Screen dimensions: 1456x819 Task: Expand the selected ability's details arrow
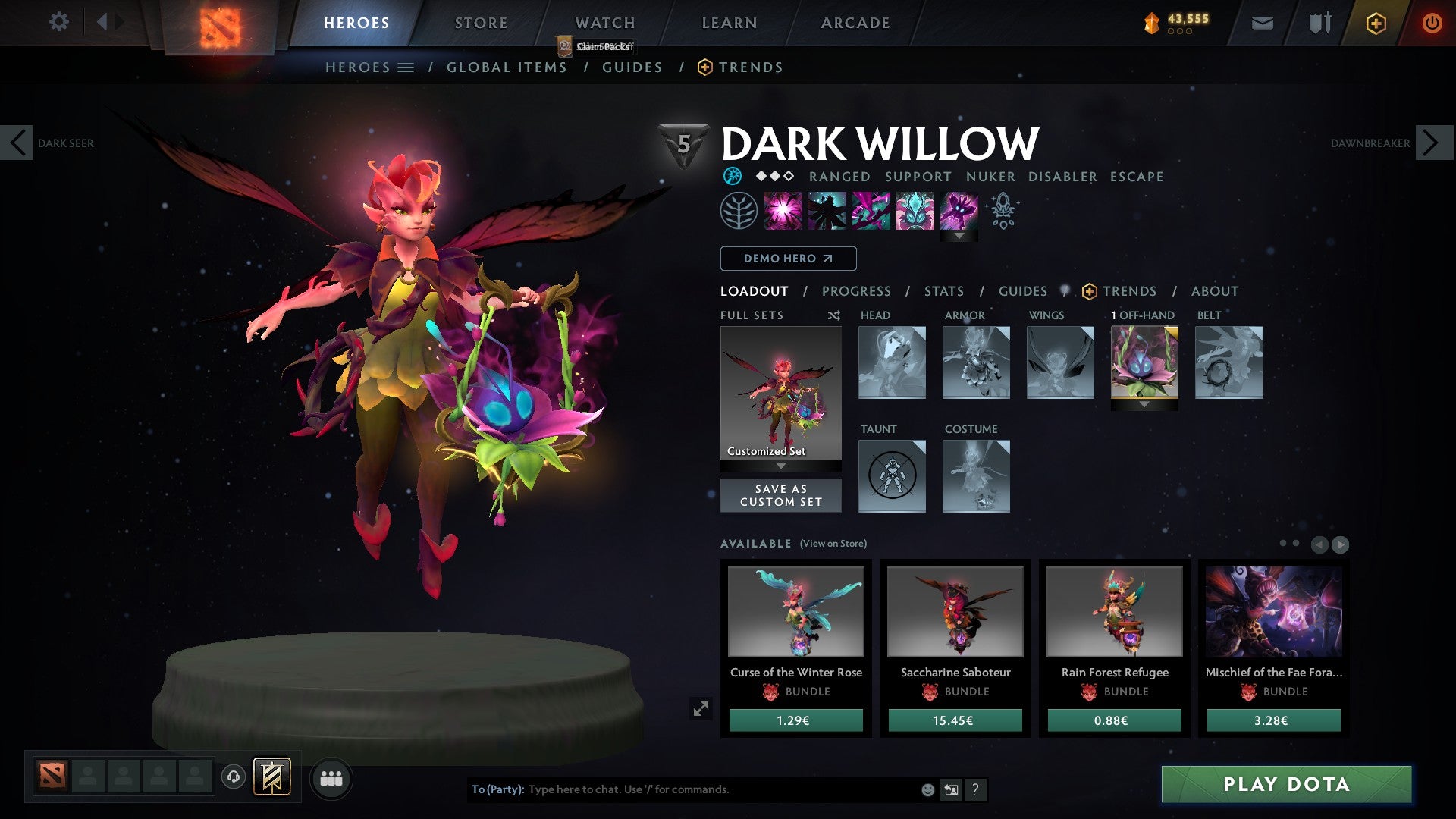pyautogui.click(x=960, y=235)
